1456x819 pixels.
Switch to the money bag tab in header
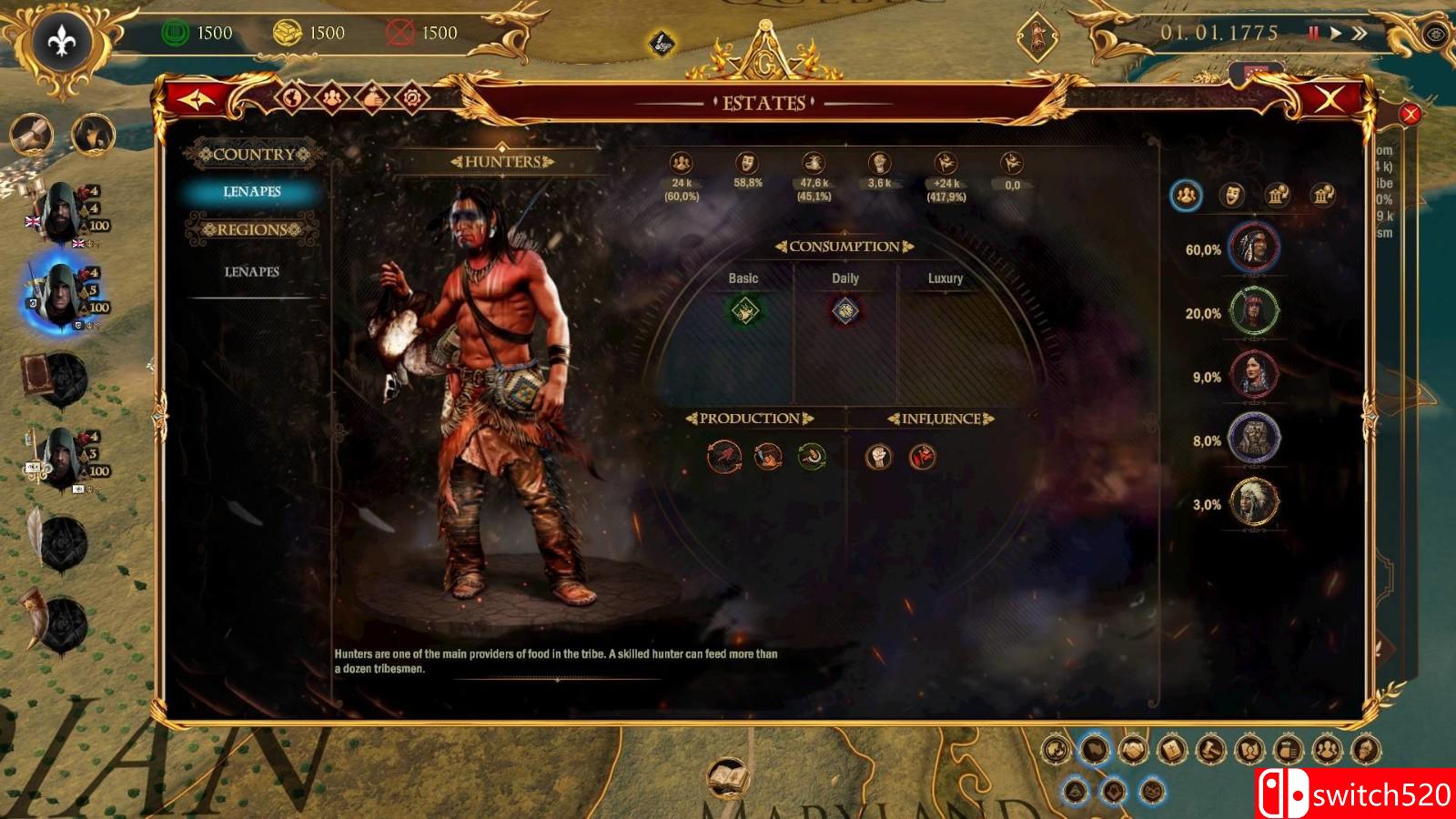point(372,96)
